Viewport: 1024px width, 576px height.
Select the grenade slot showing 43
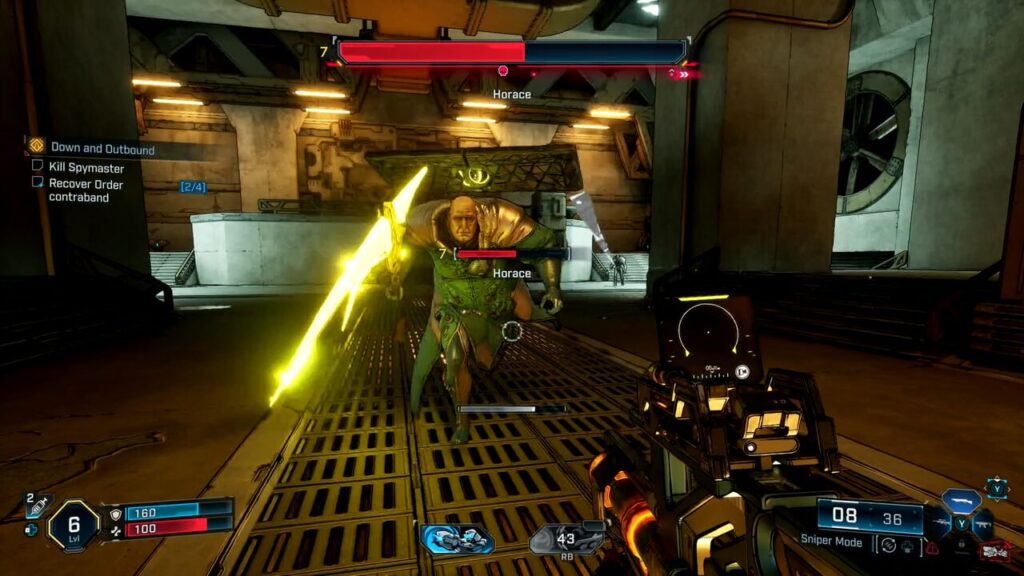[x=567, y=539]
